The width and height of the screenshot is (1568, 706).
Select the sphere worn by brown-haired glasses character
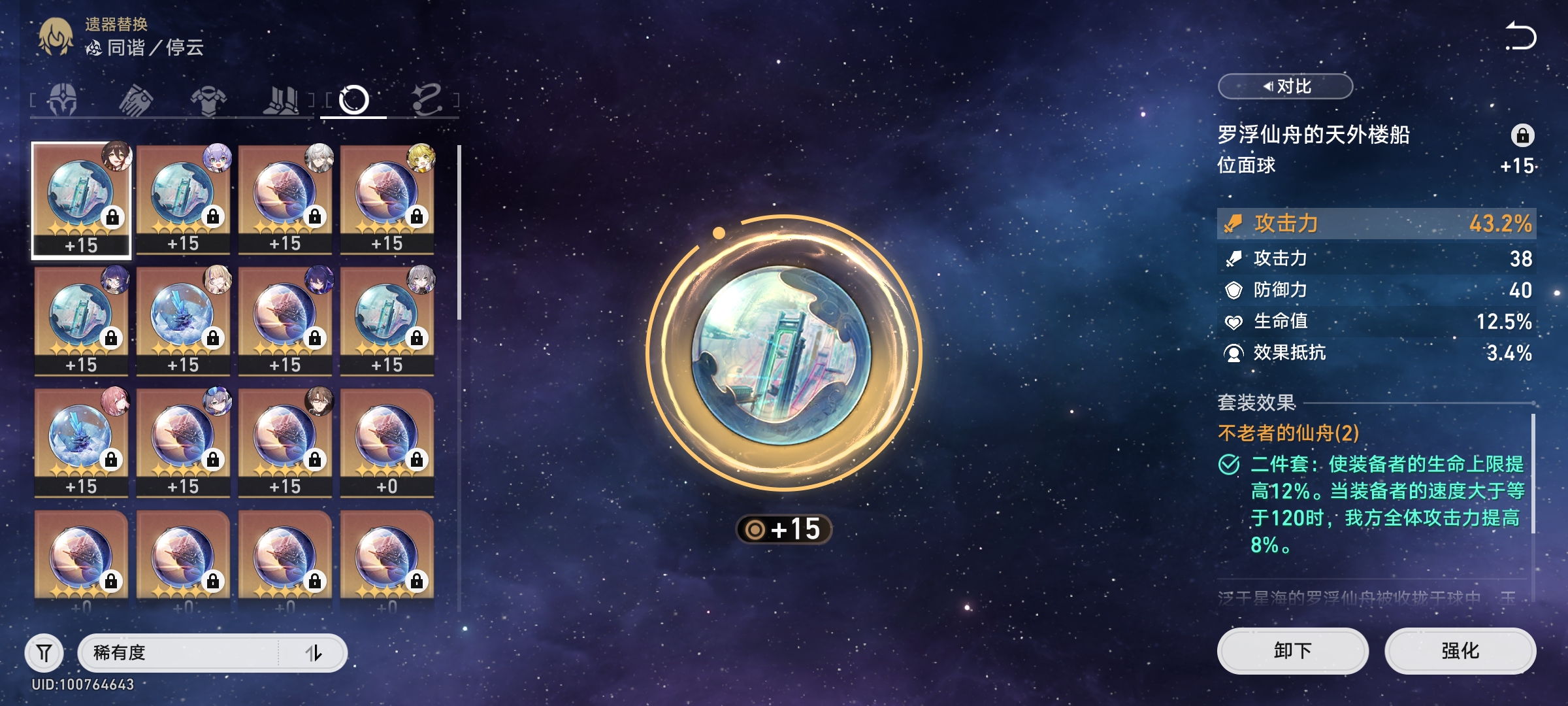(285, 442)
